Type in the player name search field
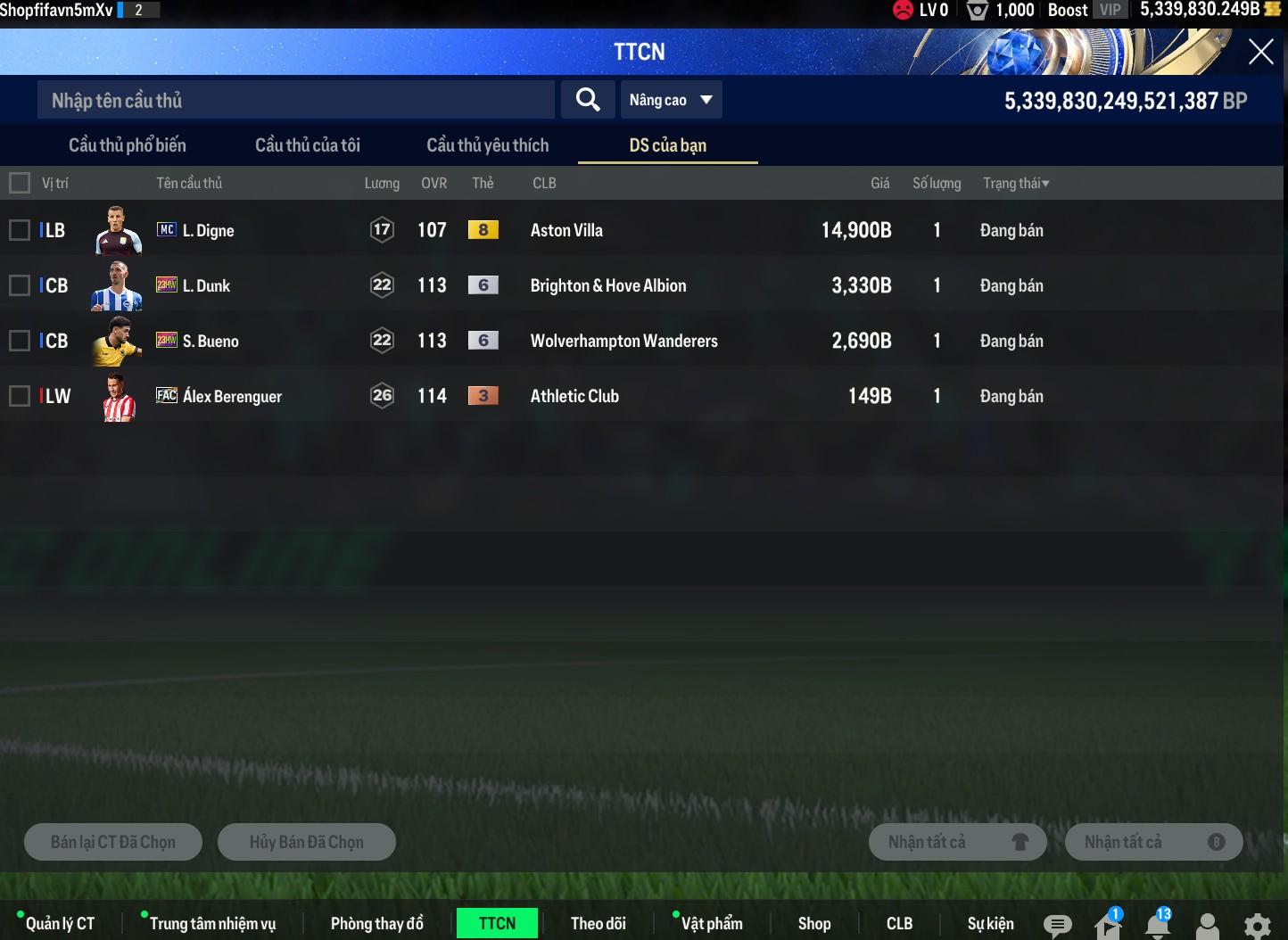 coord(294,100)
